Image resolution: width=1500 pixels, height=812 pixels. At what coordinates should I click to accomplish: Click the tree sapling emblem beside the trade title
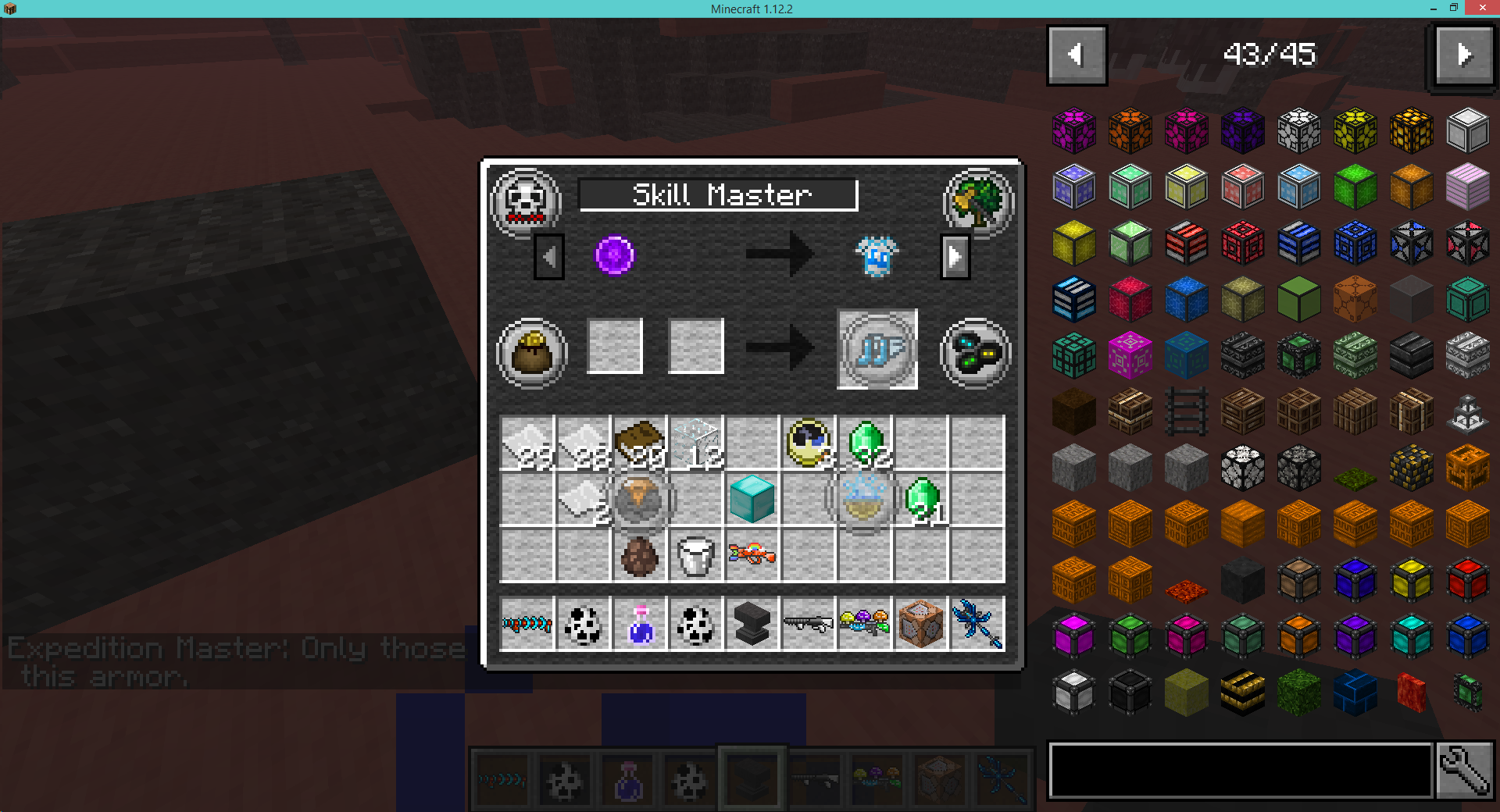(x=978, y=201)
